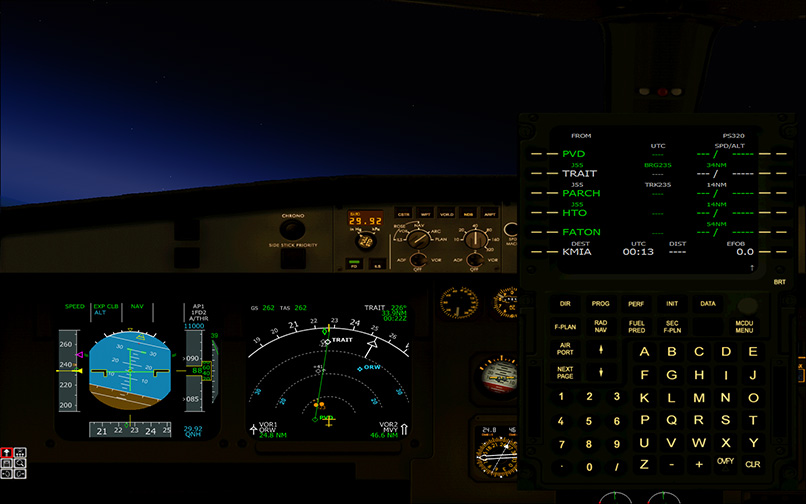Open the INIT page
The width and height of the screenshot is (806, 504).
(672, 303)
